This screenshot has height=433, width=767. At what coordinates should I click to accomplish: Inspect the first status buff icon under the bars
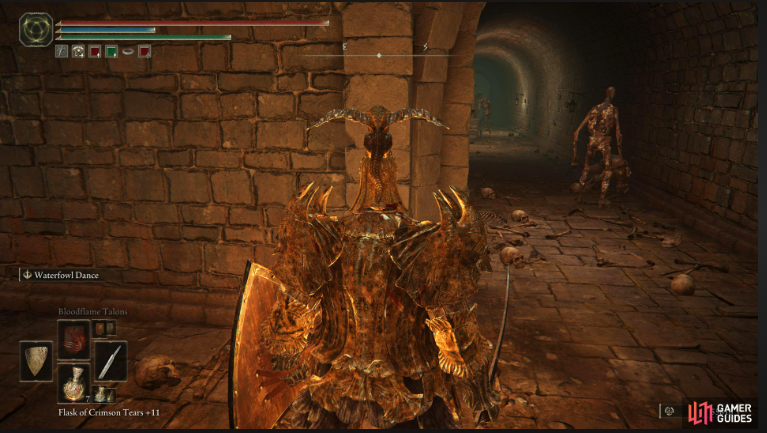pyautogui.click(x=61, y=51)
